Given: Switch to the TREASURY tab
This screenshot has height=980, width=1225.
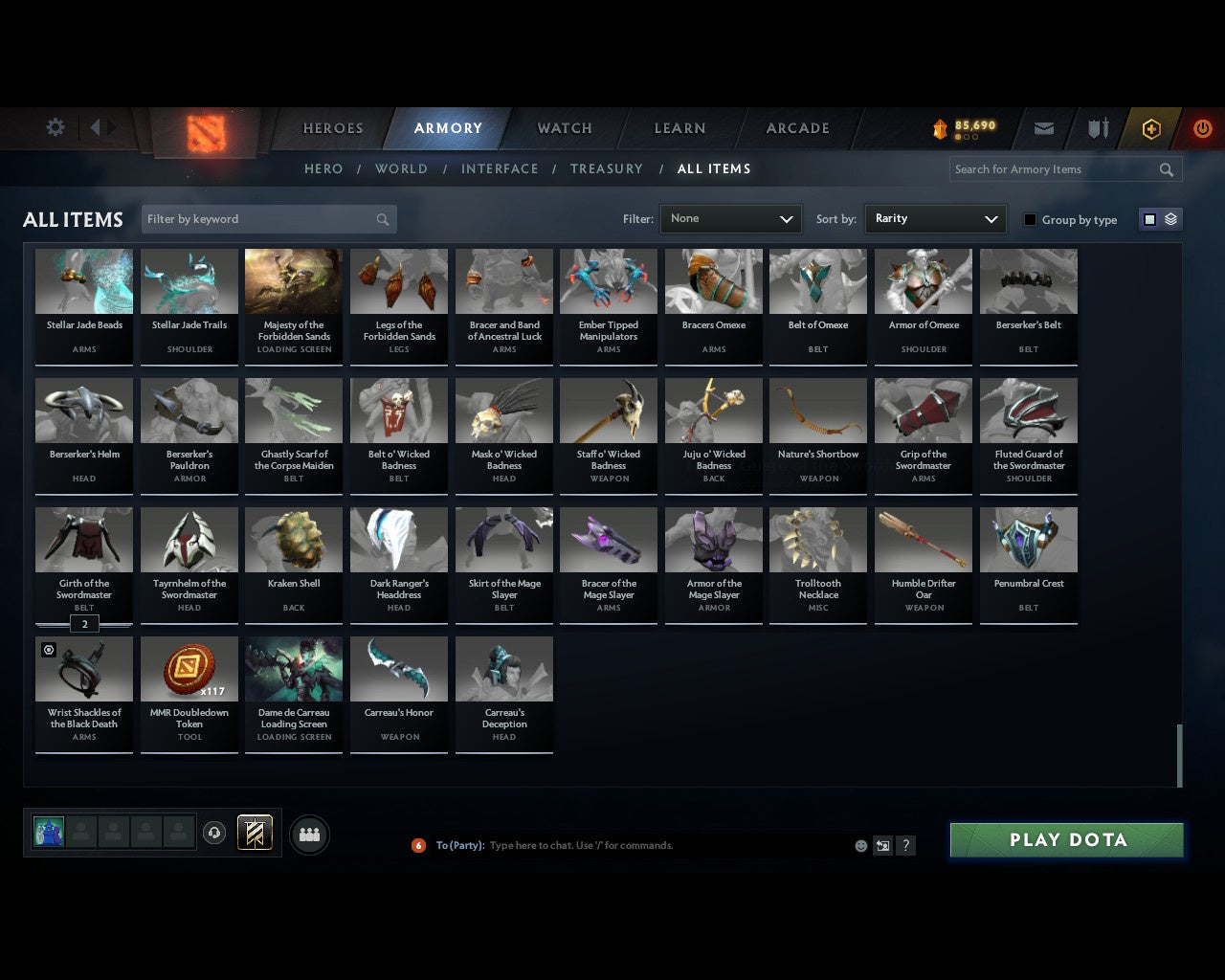Looking at the screenshot, I should (606, 168).
